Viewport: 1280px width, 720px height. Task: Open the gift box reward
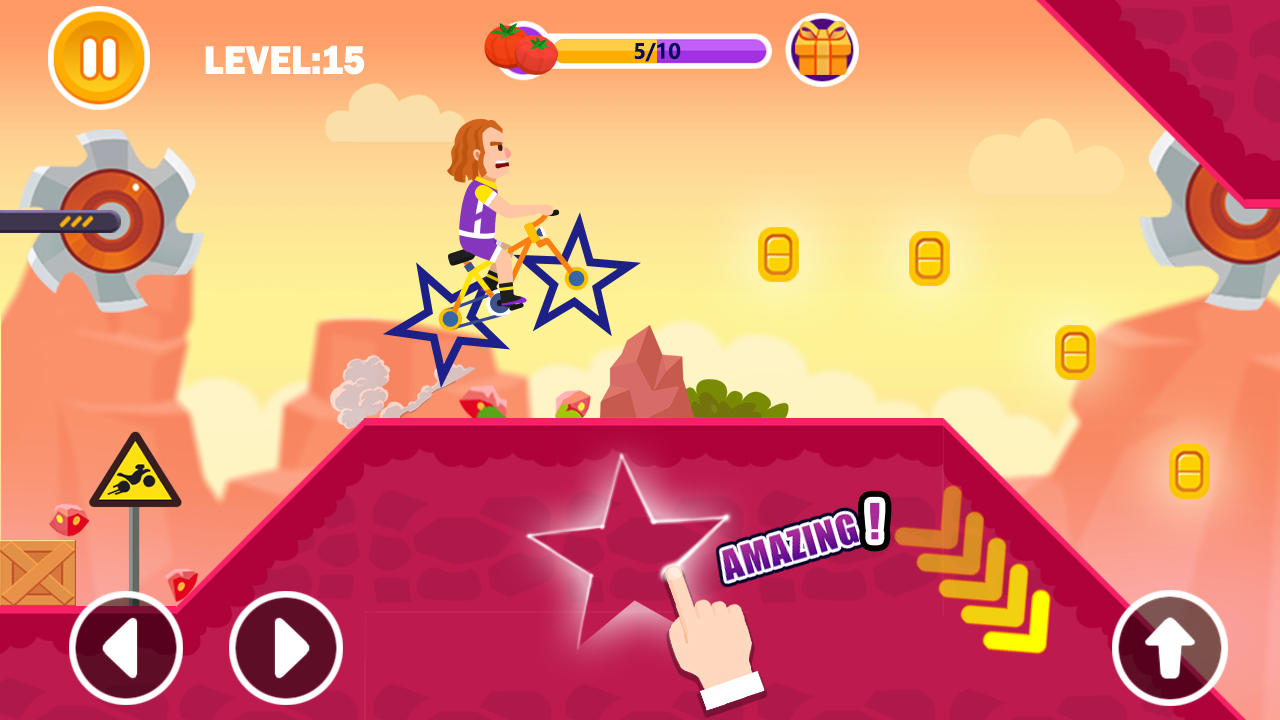tap(821, 50)
